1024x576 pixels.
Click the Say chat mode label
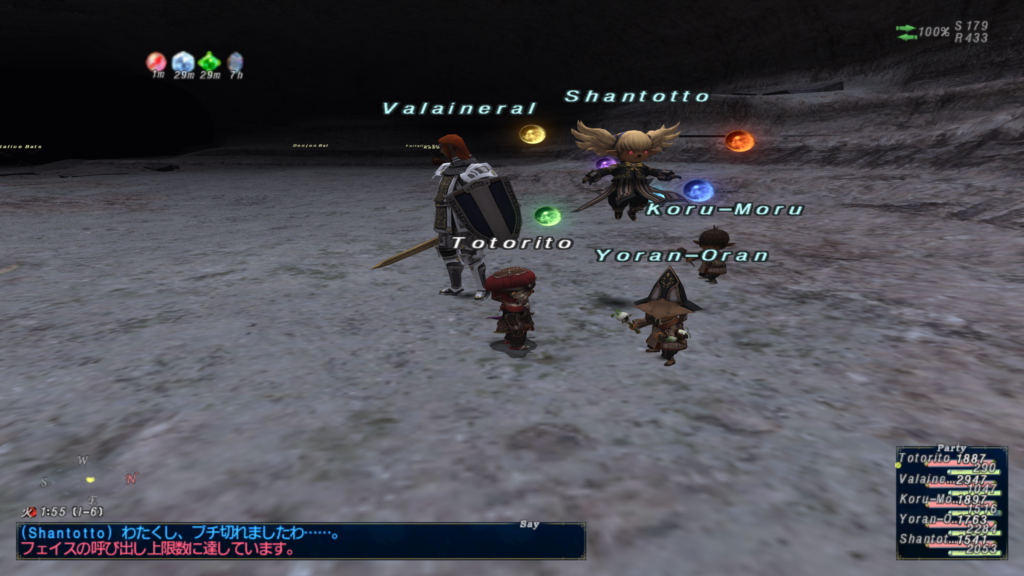pyautogui.click(x=531, y=523)
